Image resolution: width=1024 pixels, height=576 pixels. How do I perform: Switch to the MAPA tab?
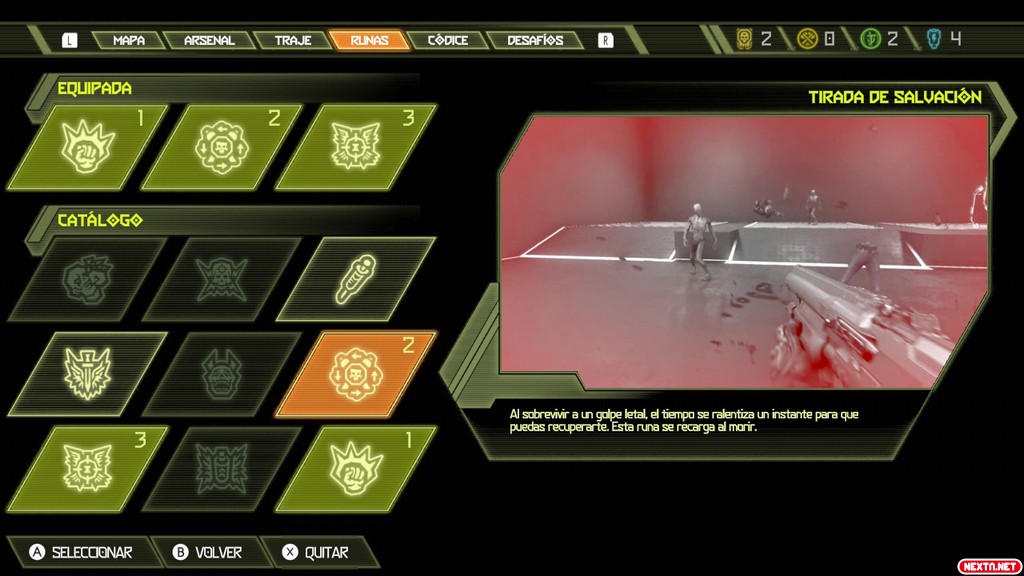click(128, 41)
